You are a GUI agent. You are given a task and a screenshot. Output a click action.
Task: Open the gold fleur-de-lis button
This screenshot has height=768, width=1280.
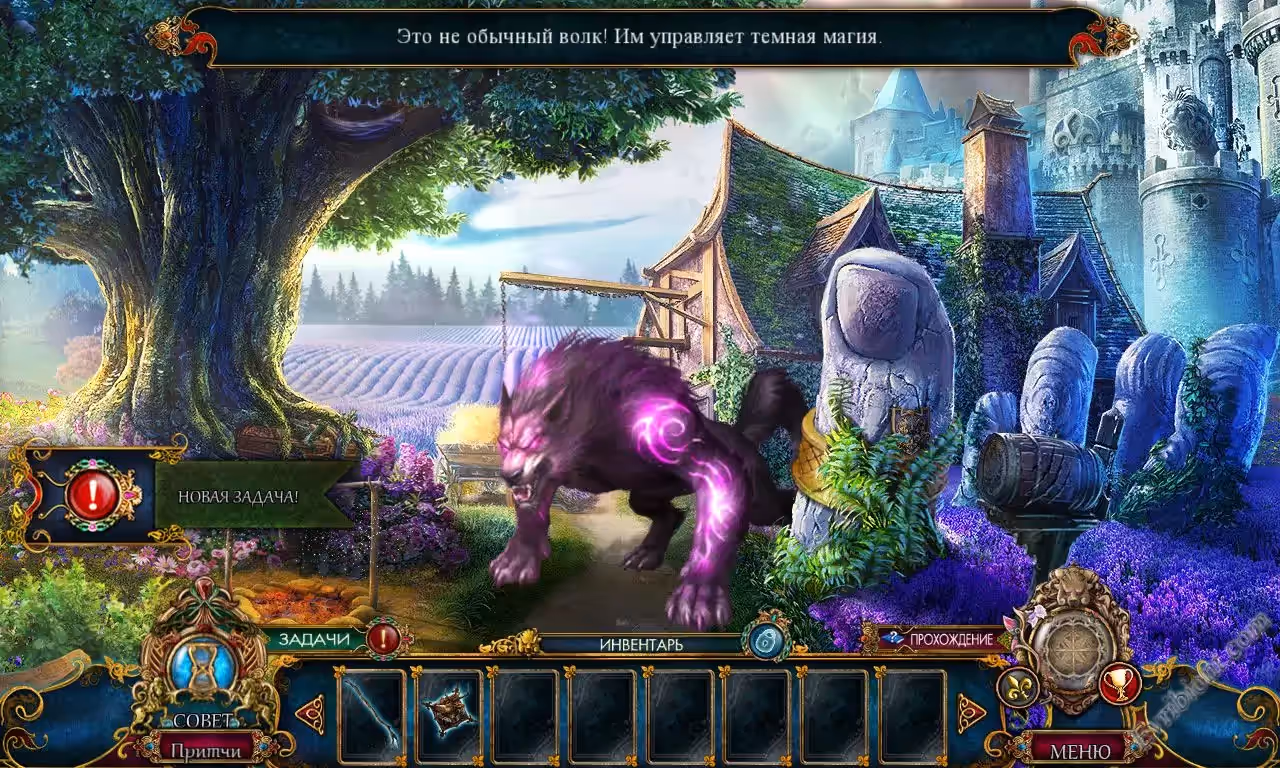pyautogui.click(x=1016, y=686)
